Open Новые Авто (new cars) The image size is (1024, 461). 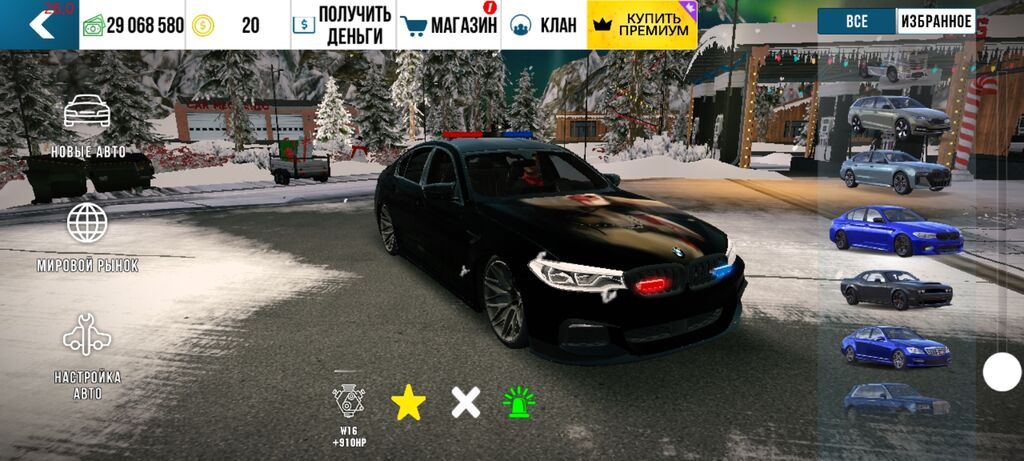(x=88, y=127)
